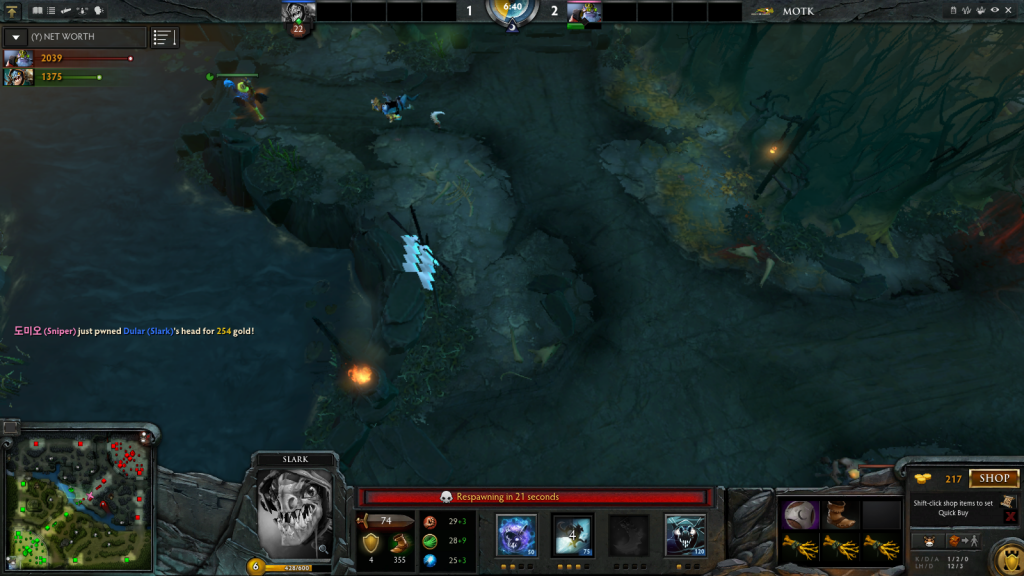The width and height of the screenshot is (1024, 576).
Task: Toggle the list view next to Net Worth
Action: coord(163,37)
